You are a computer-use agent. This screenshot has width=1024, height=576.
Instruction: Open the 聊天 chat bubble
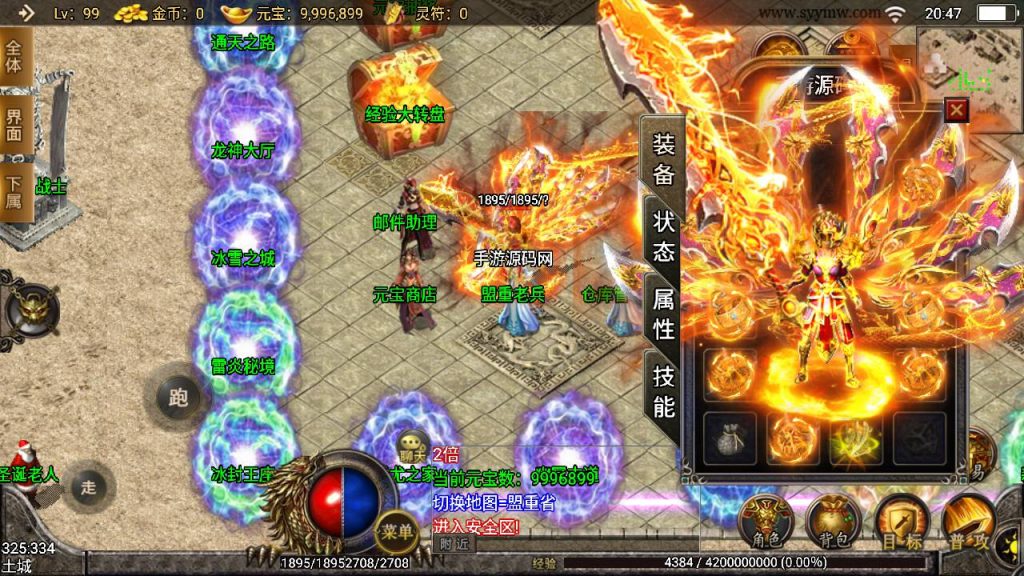[x=412, y=446]
